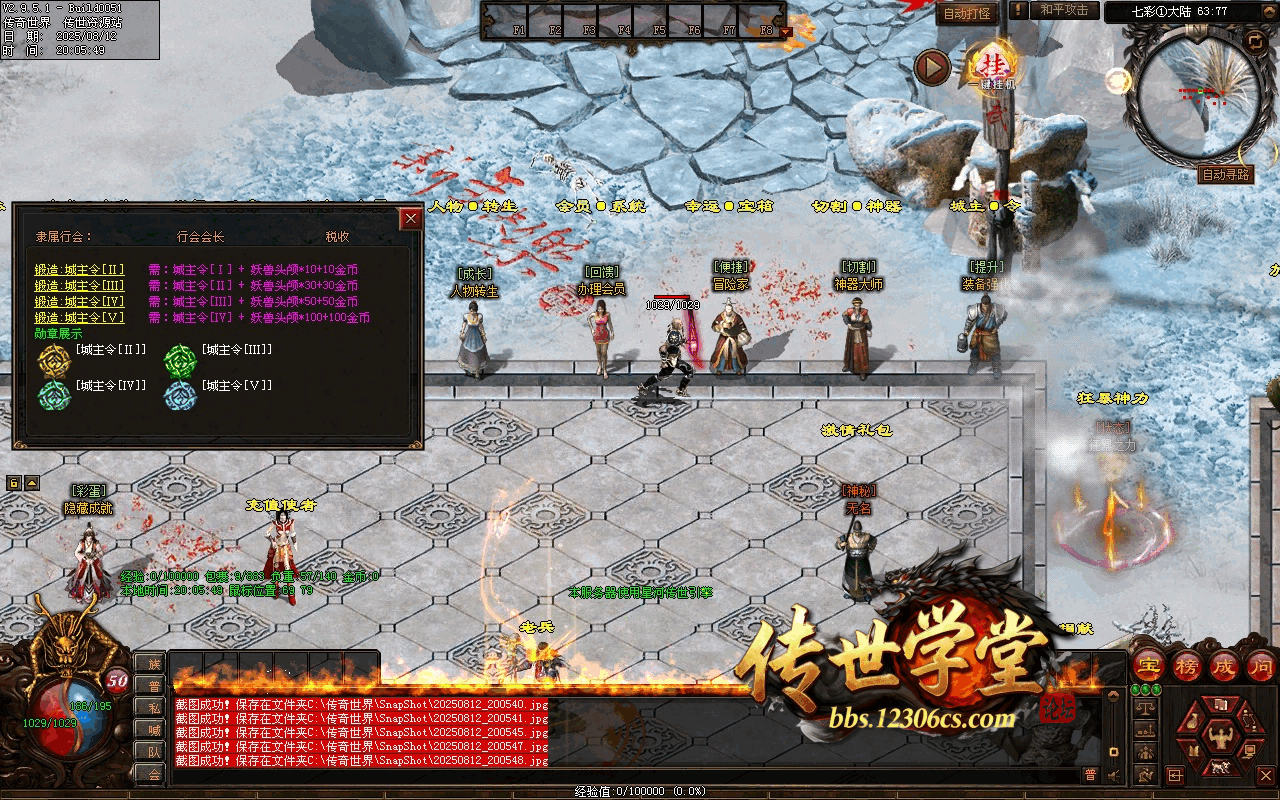This screenshot has height=800, width=1280.
Task: Toggle the chat sound speaker icon
Action: tap(1113, 775)
